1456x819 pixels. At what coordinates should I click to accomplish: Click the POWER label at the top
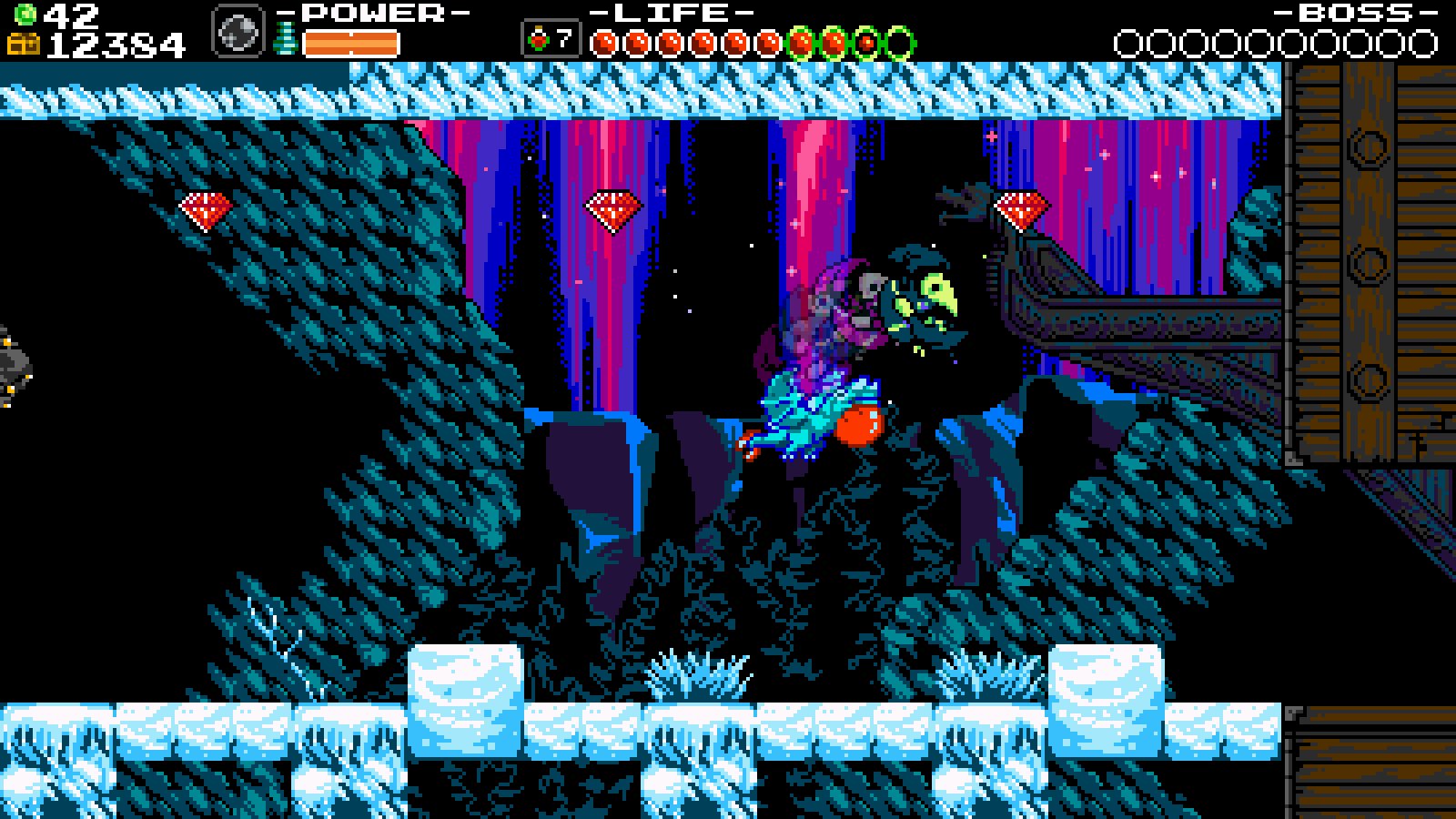[x=369, y=13]
